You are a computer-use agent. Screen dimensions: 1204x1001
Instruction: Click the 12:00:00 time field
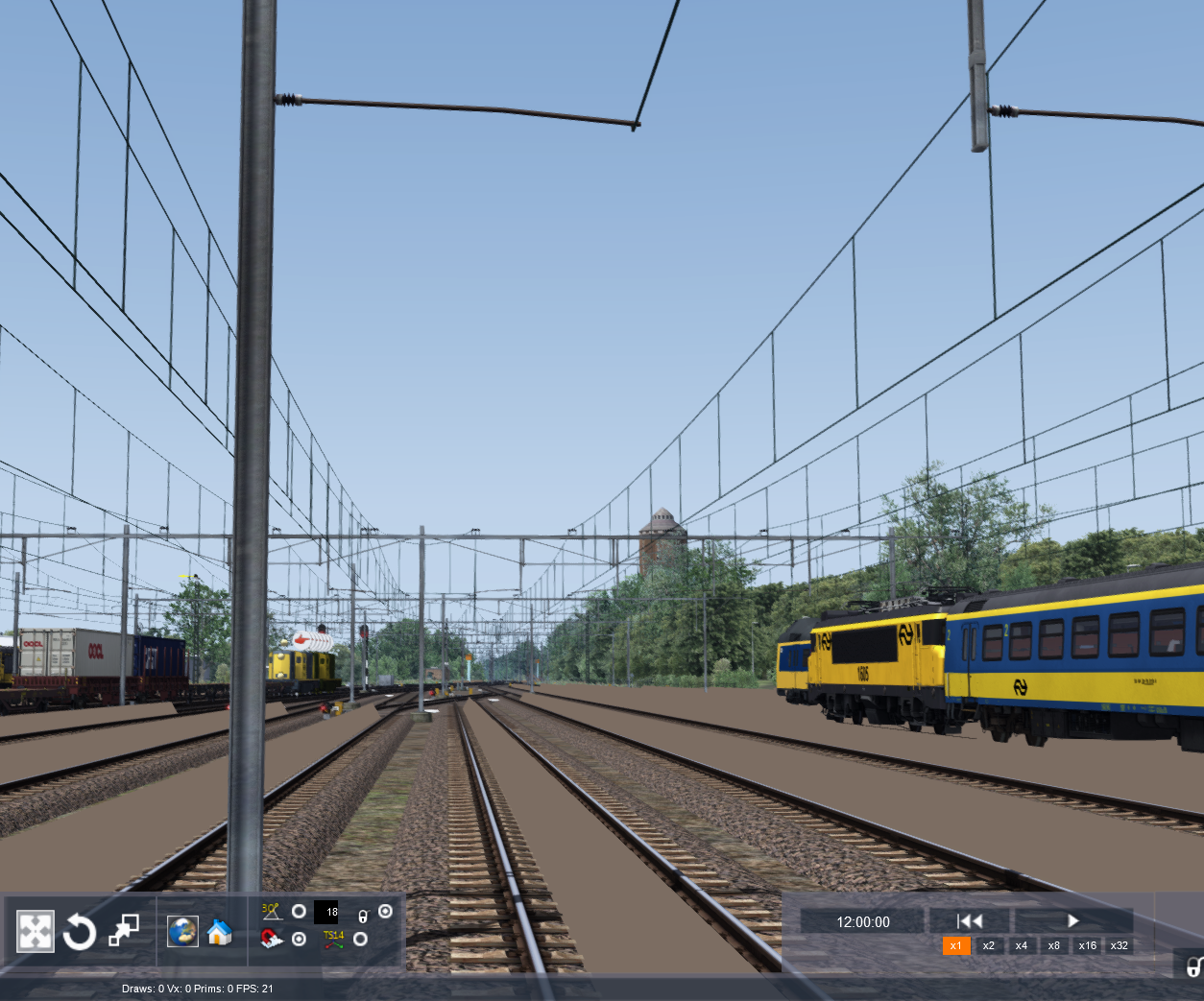pyautogui.click(x=862, y=922)
